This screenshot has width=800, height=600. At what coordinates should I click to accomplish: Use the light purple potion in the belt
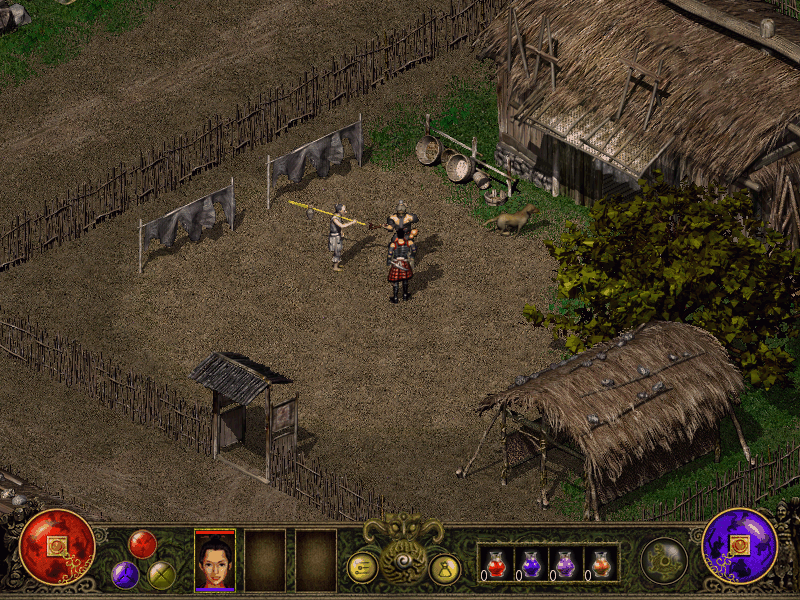tap(566, 564)
